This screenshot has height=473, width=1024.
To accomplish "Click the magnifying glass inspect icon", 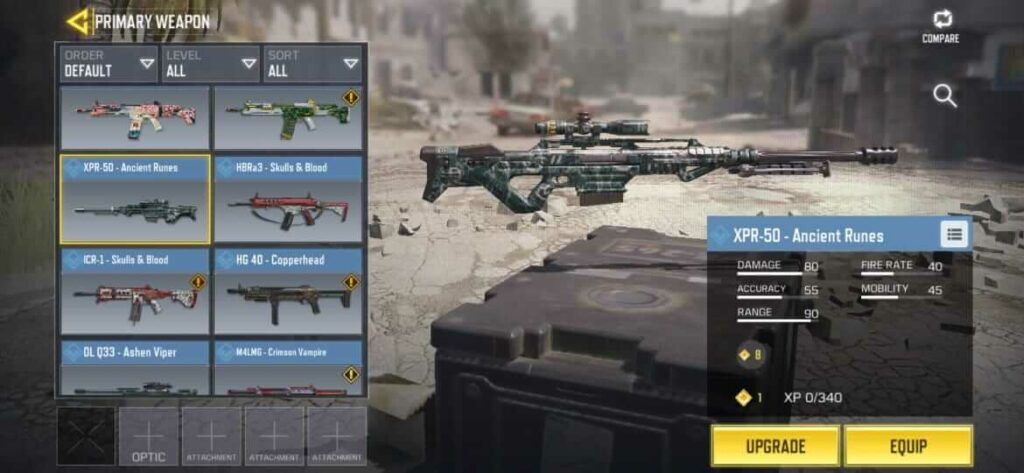I will click(944, 96).
